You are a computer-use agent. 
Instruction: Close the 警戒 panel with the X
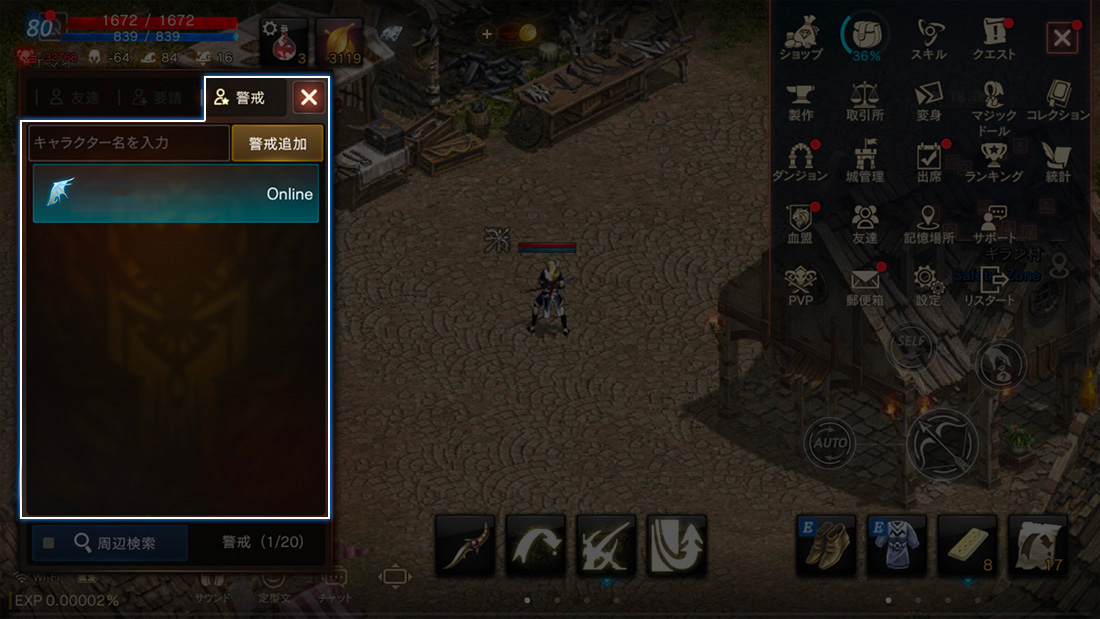309,97
